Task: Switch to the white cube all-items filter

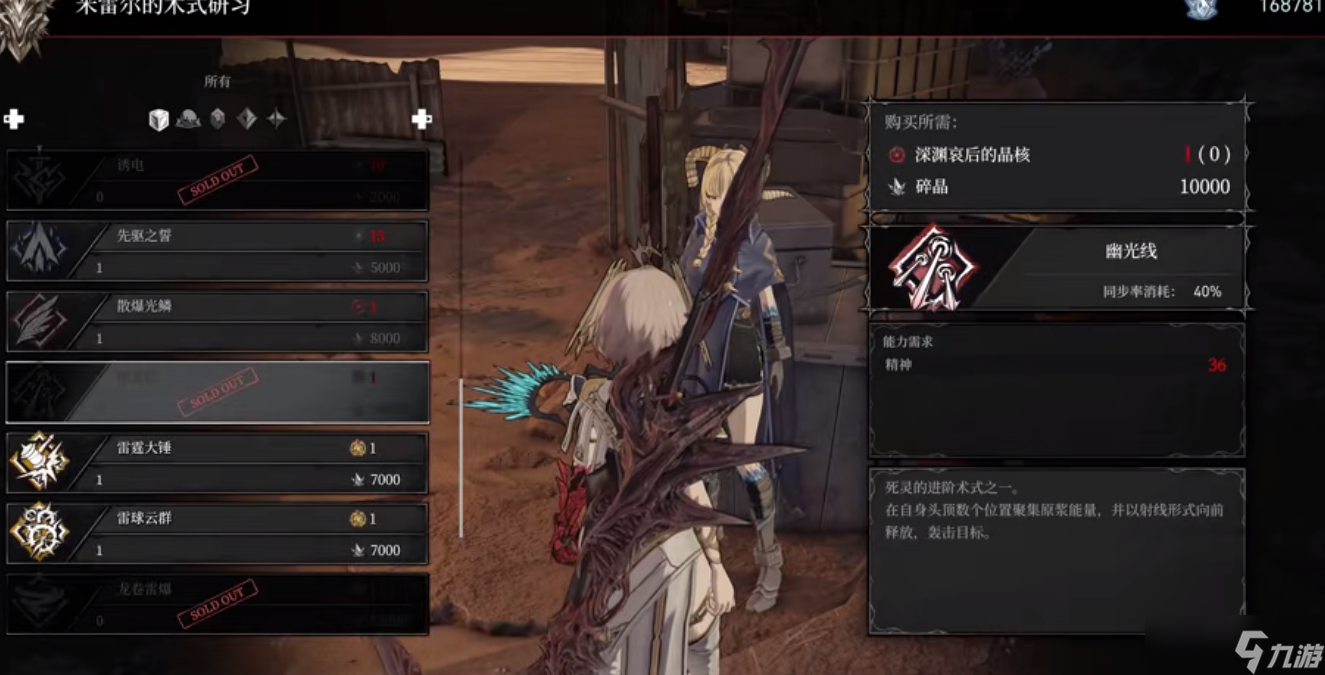Action: coord(158,120)
